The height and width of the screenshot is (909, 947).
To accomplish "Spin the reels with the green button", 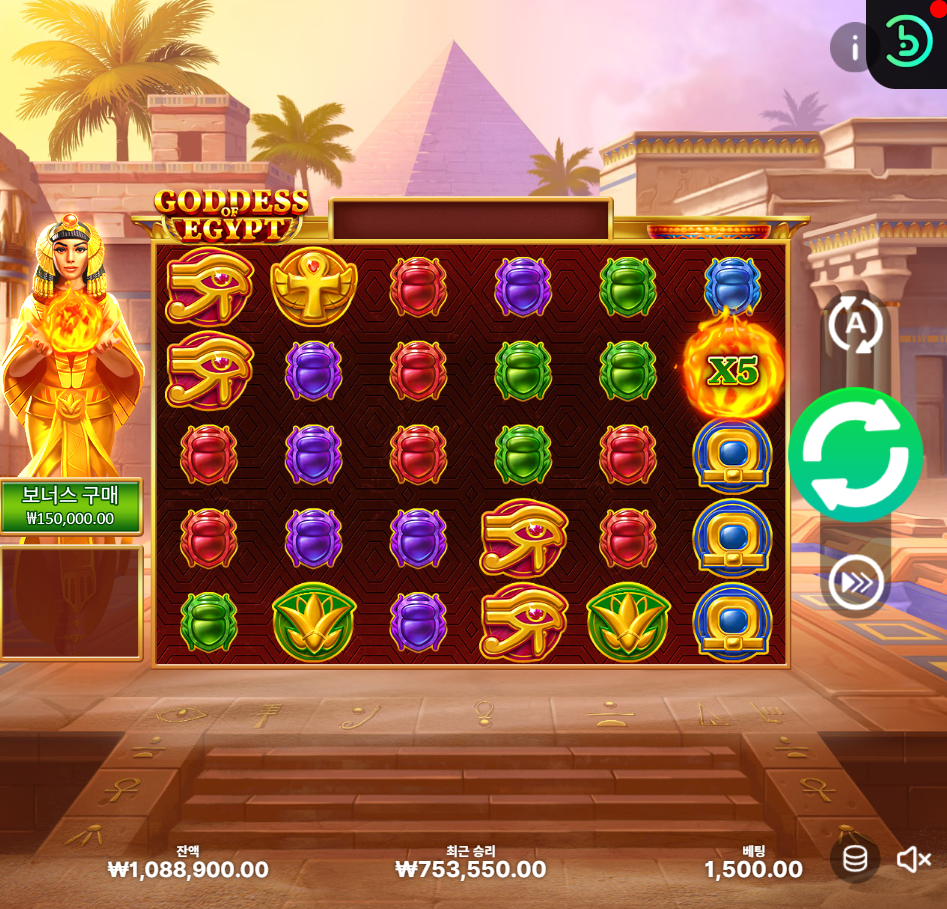I will pyautogui.click(x=855, y=455).
